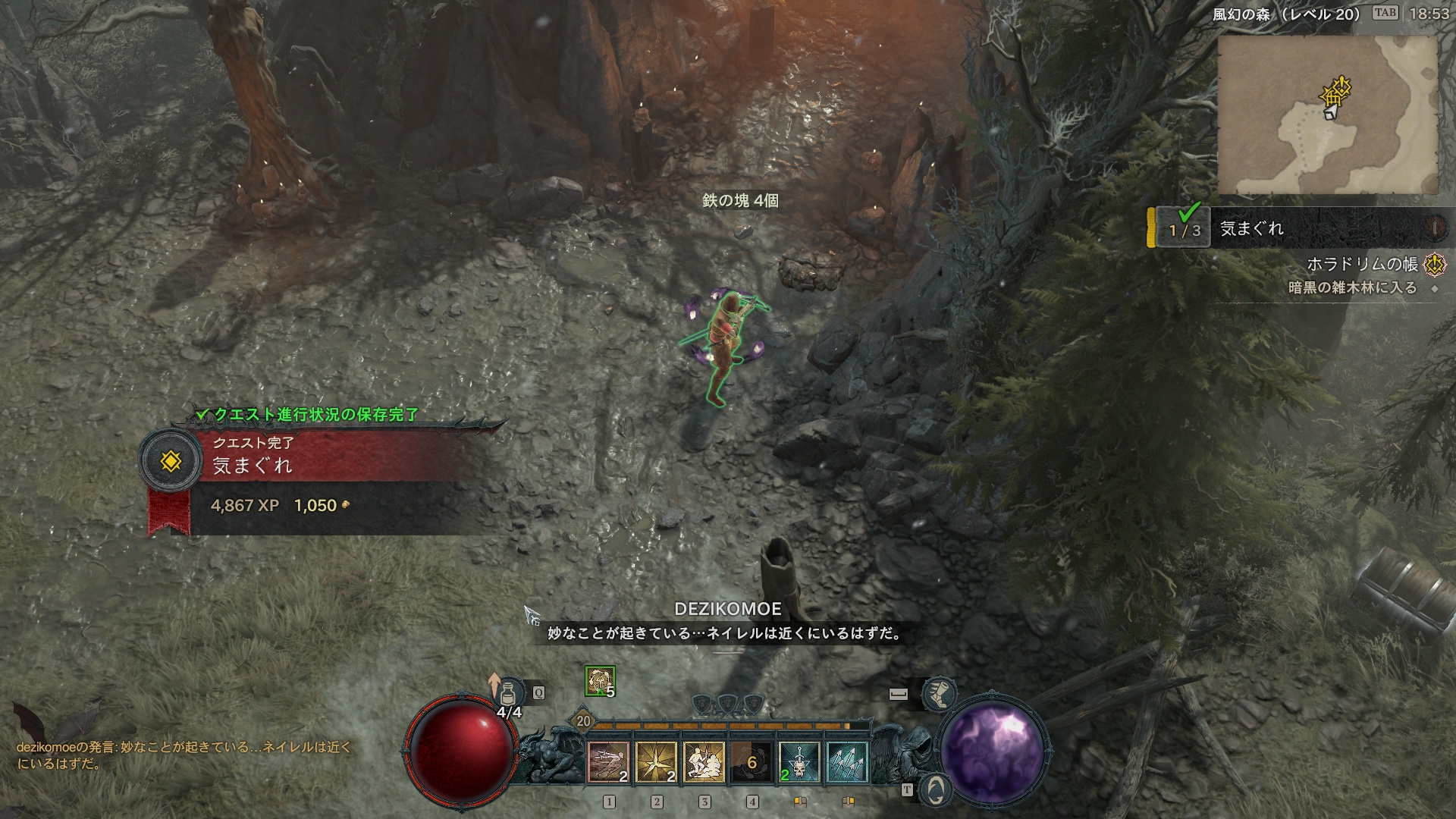
Task: Select the skill on cooldown showing 6
Action: pyautogui.click(x=752, y=761)
